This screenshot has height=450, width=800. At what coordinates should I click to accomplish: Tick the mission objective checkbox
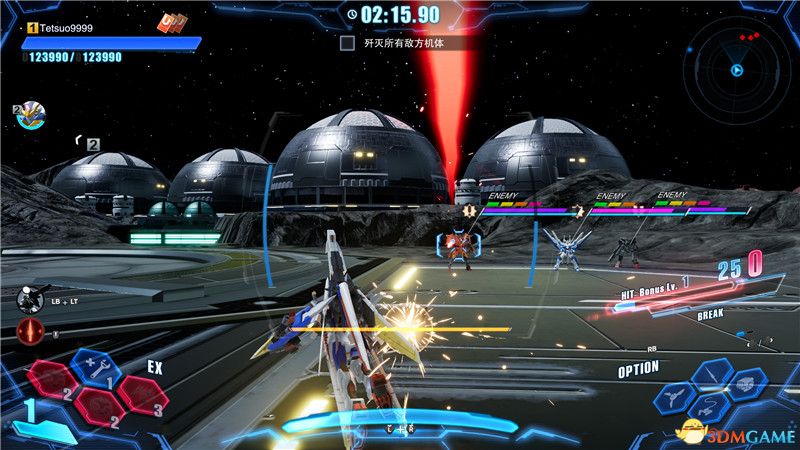tap(347, 43)
